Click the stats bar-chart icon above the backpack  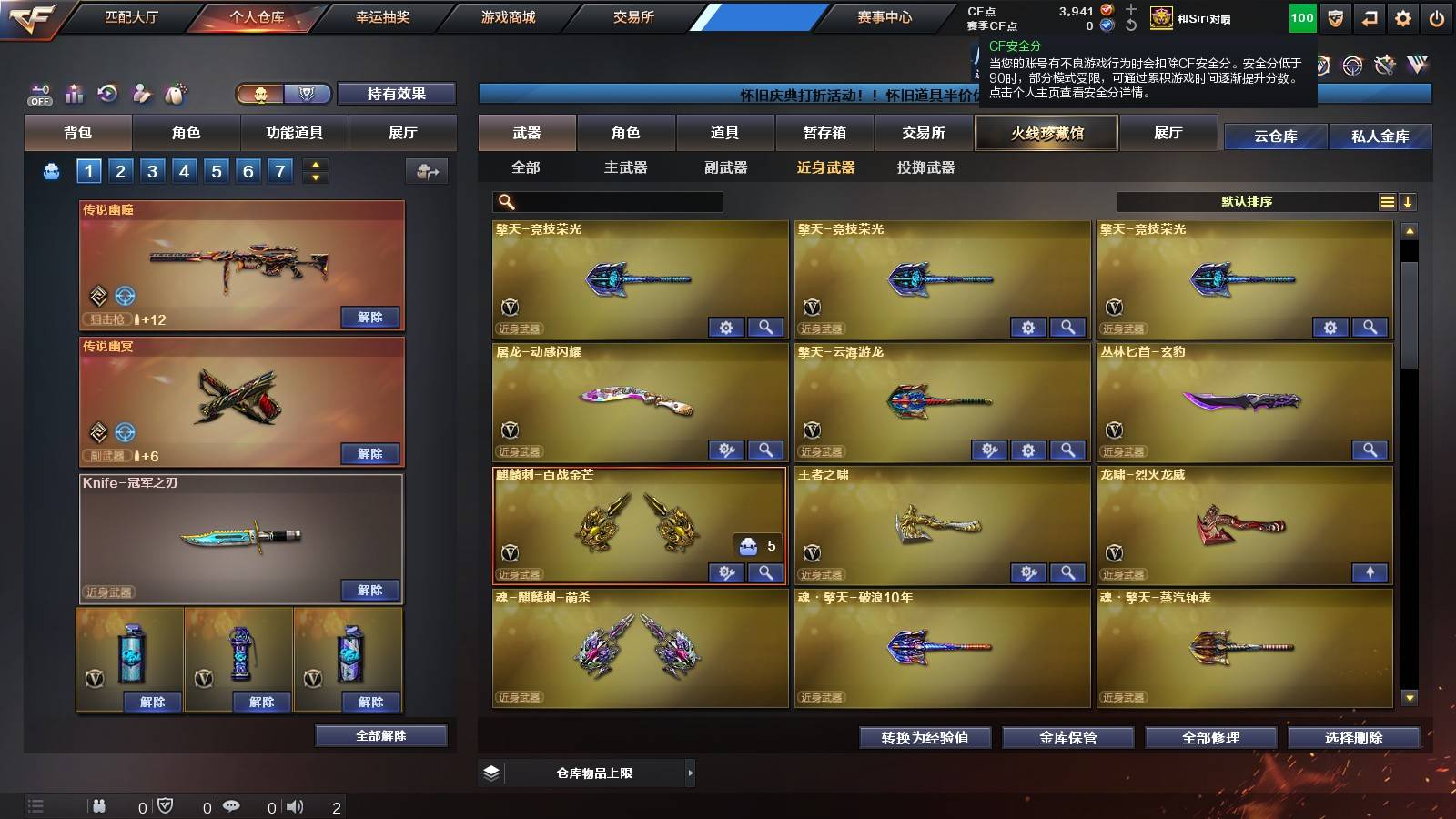pos(74,94)
